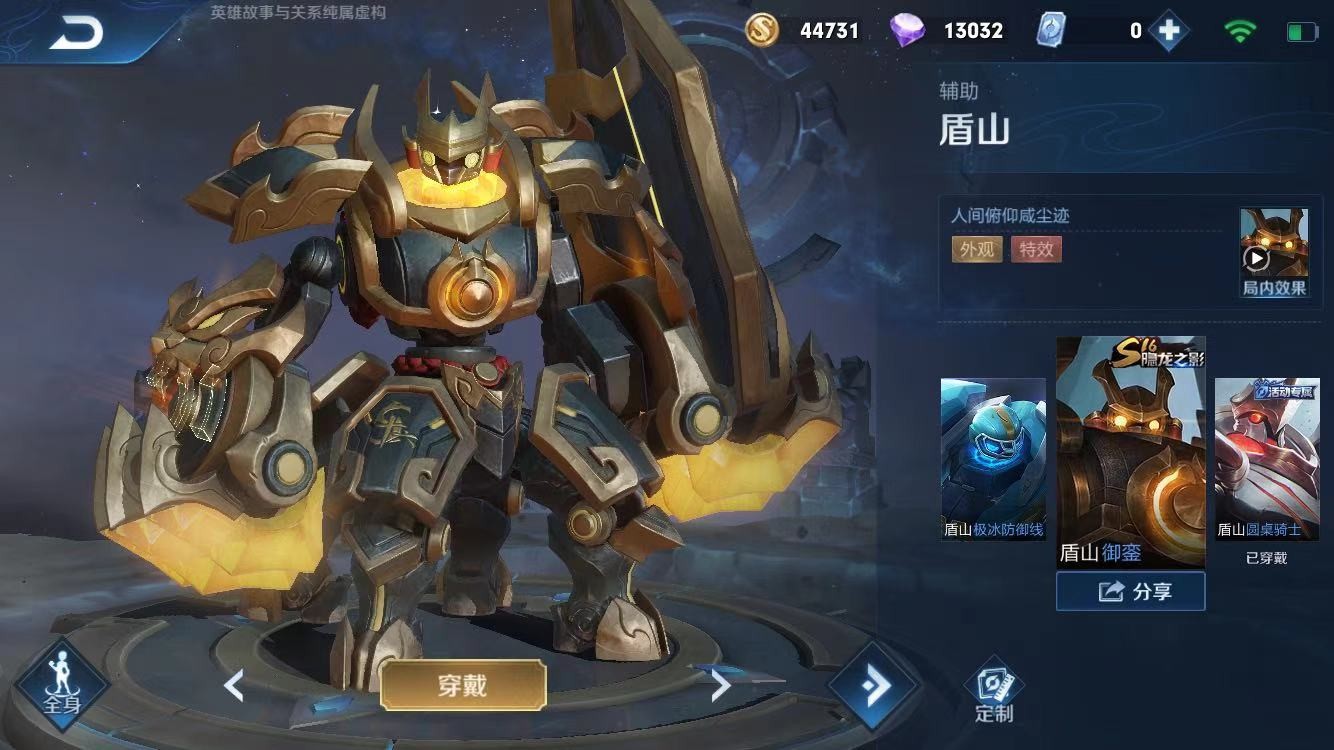Screen dimensions: 1334x750
Task: Share the skin using 分享 button
Action: tap(1130, 591)
